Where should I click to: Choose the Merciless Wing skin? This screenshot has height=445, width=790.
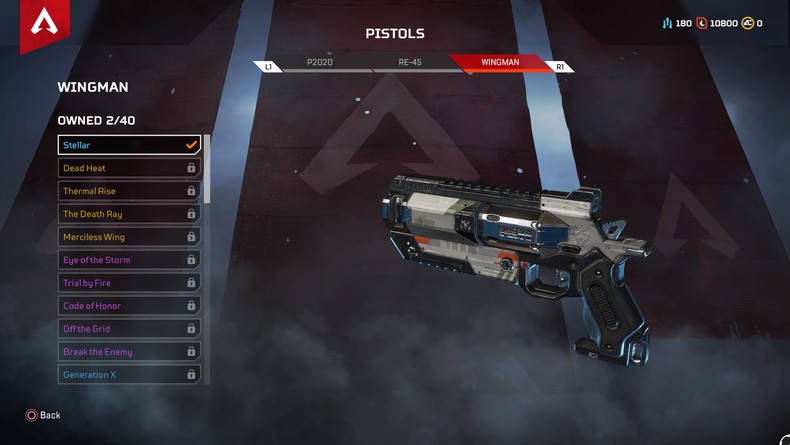pos(129,237)
